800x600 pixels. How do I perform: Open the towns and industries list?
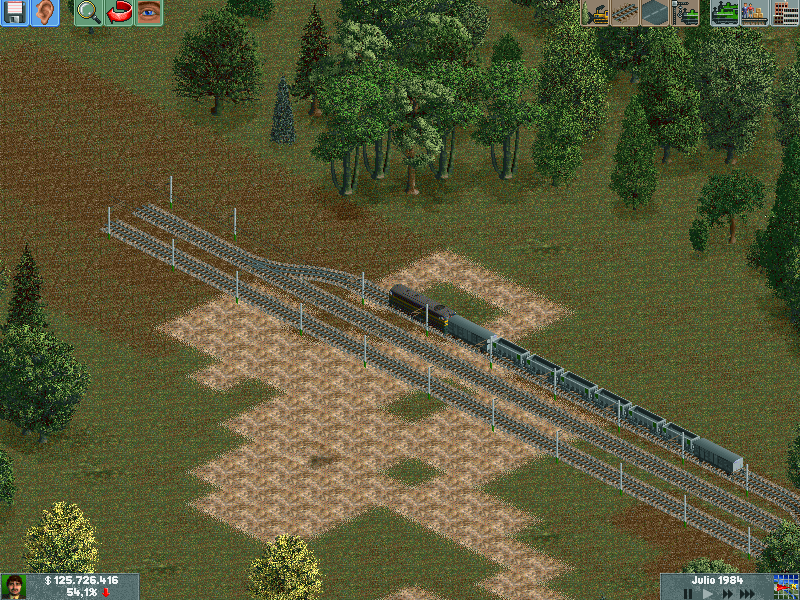point(785,13)
